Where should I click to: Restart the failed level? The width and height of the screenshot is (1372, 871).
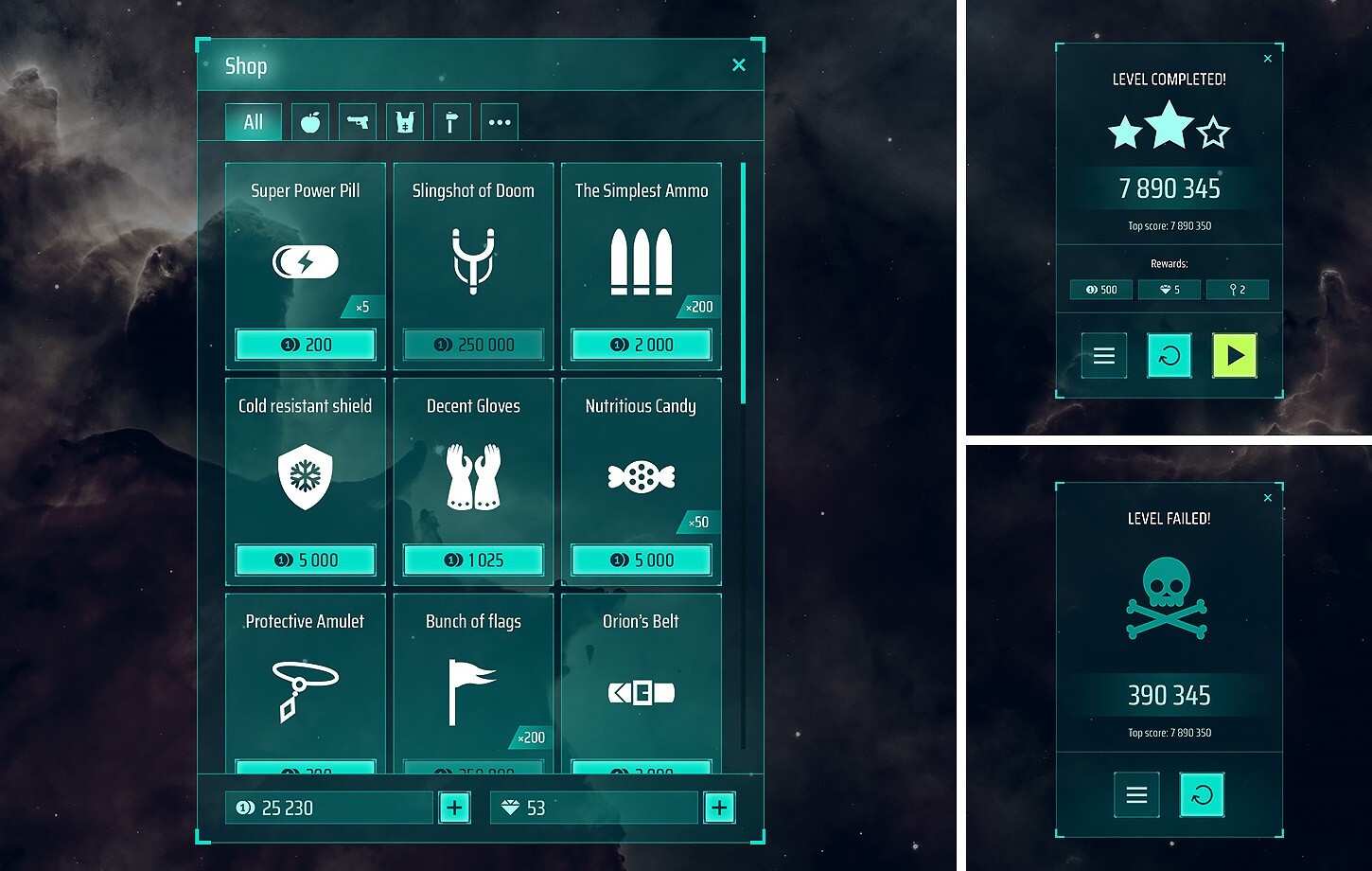[1201, 794]
